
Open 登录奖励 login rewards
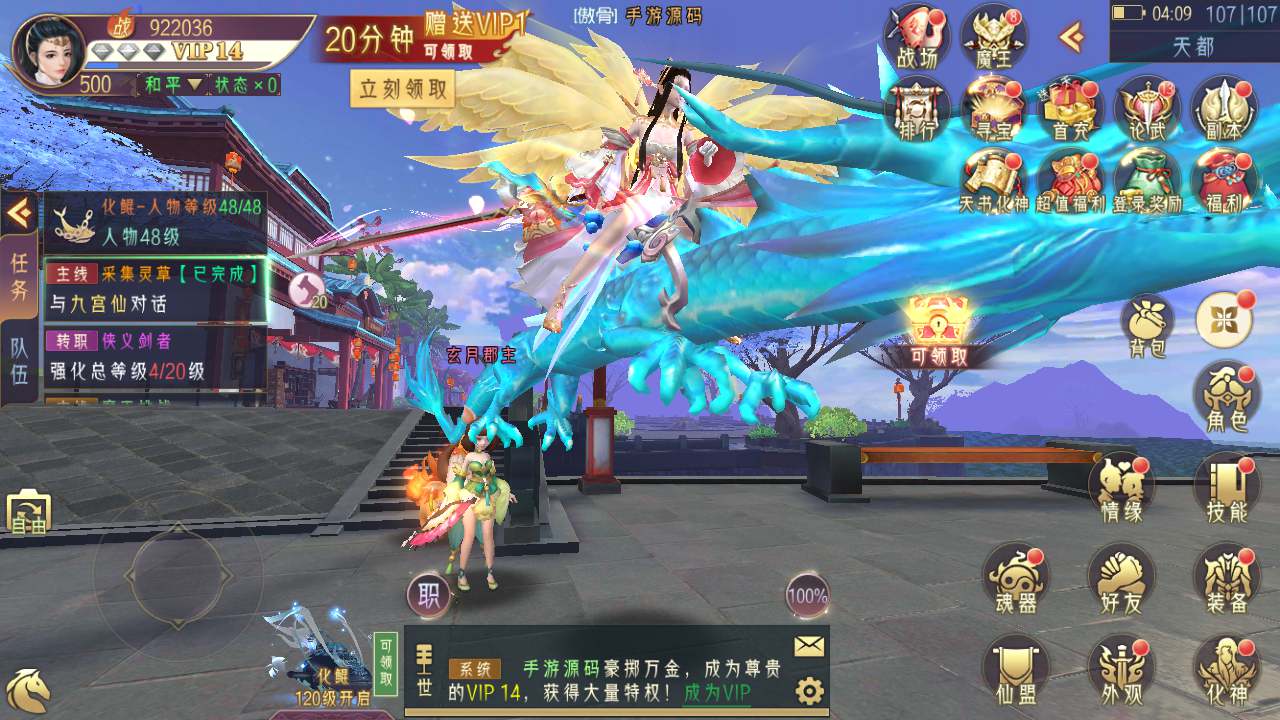click(x=1147, y=181)
